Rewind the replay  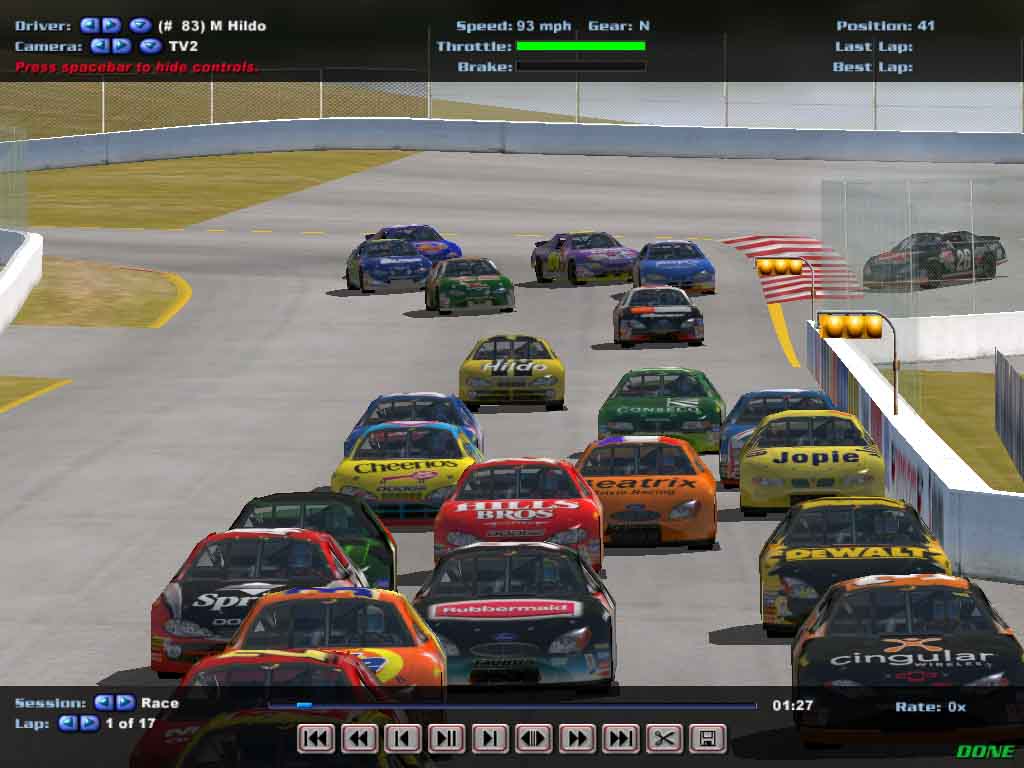pos(360,739)
